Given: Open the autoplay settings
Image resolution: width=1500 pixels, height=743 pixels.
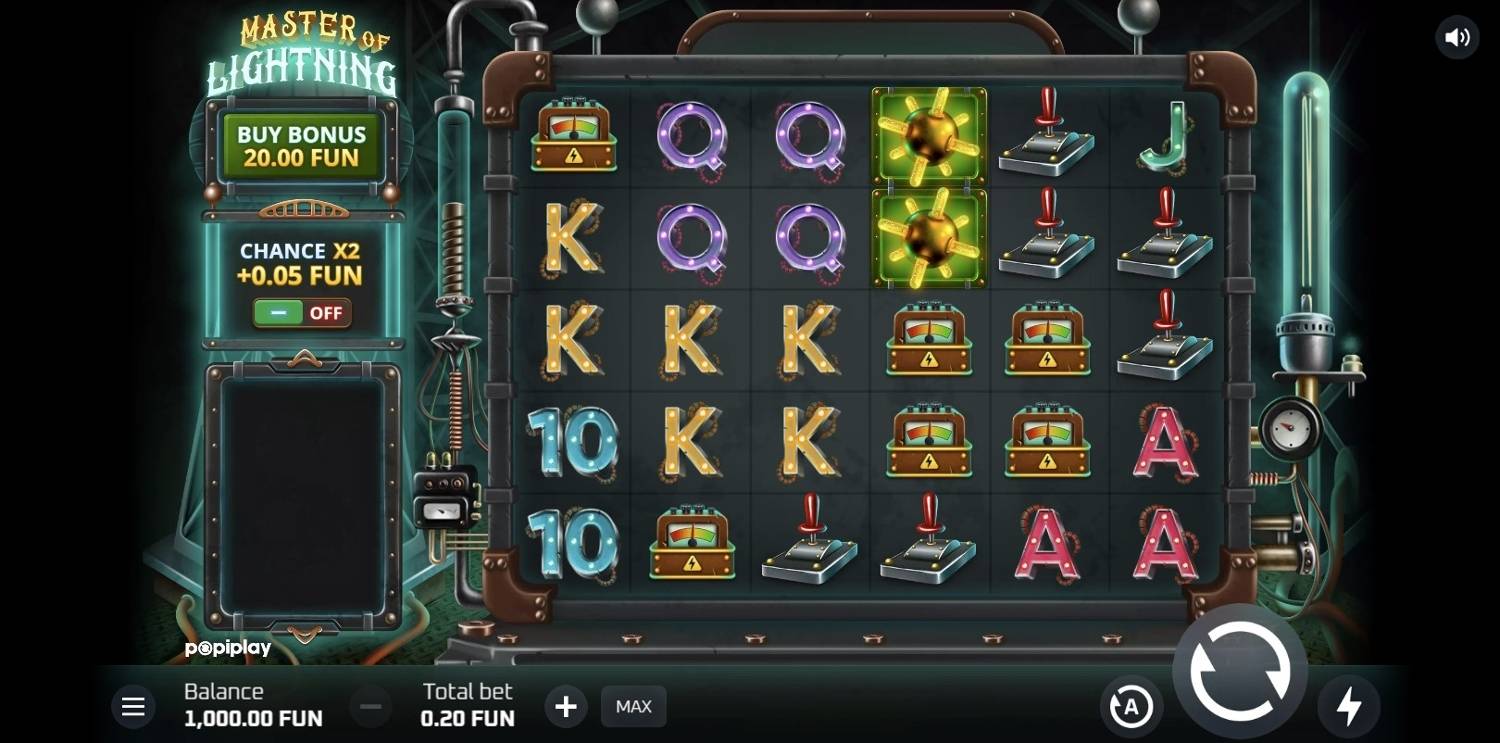Looking at the screenshot, I should [1131, 707].
